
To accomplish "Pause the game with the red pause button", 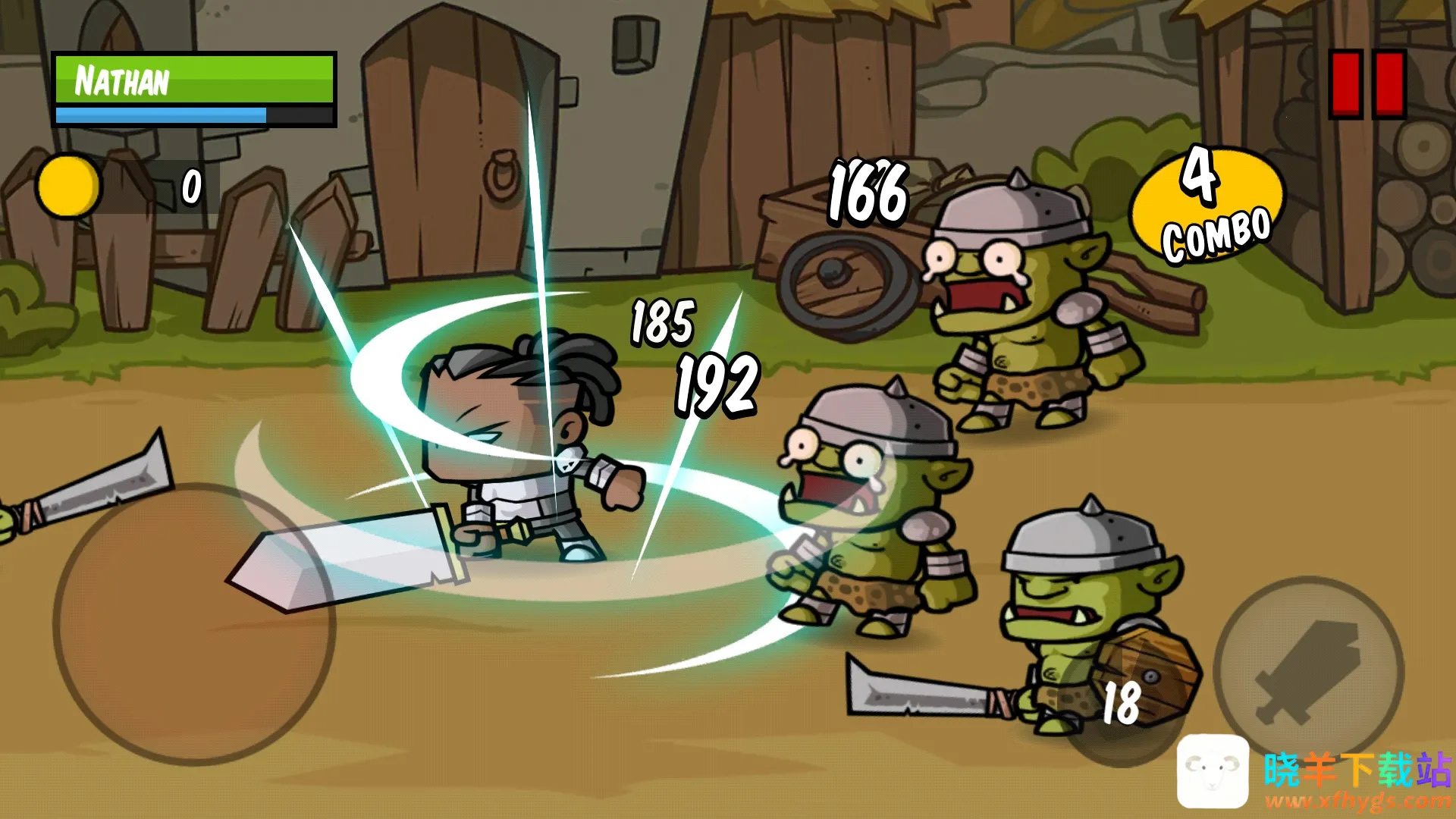I will [x=1367, y=83].
